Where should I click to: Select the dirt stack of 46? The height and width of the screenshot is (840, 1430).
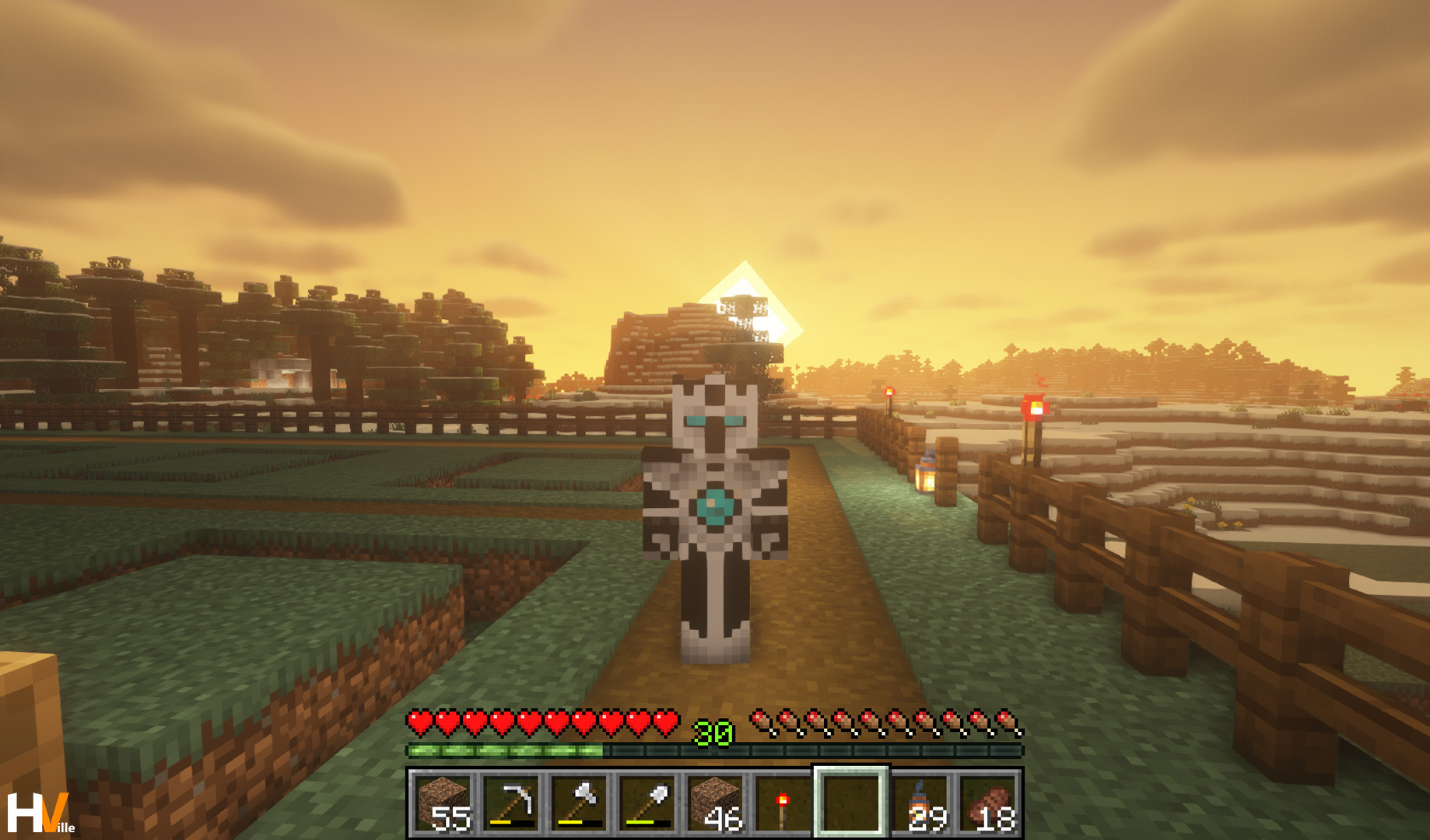(x=716, y=803)
